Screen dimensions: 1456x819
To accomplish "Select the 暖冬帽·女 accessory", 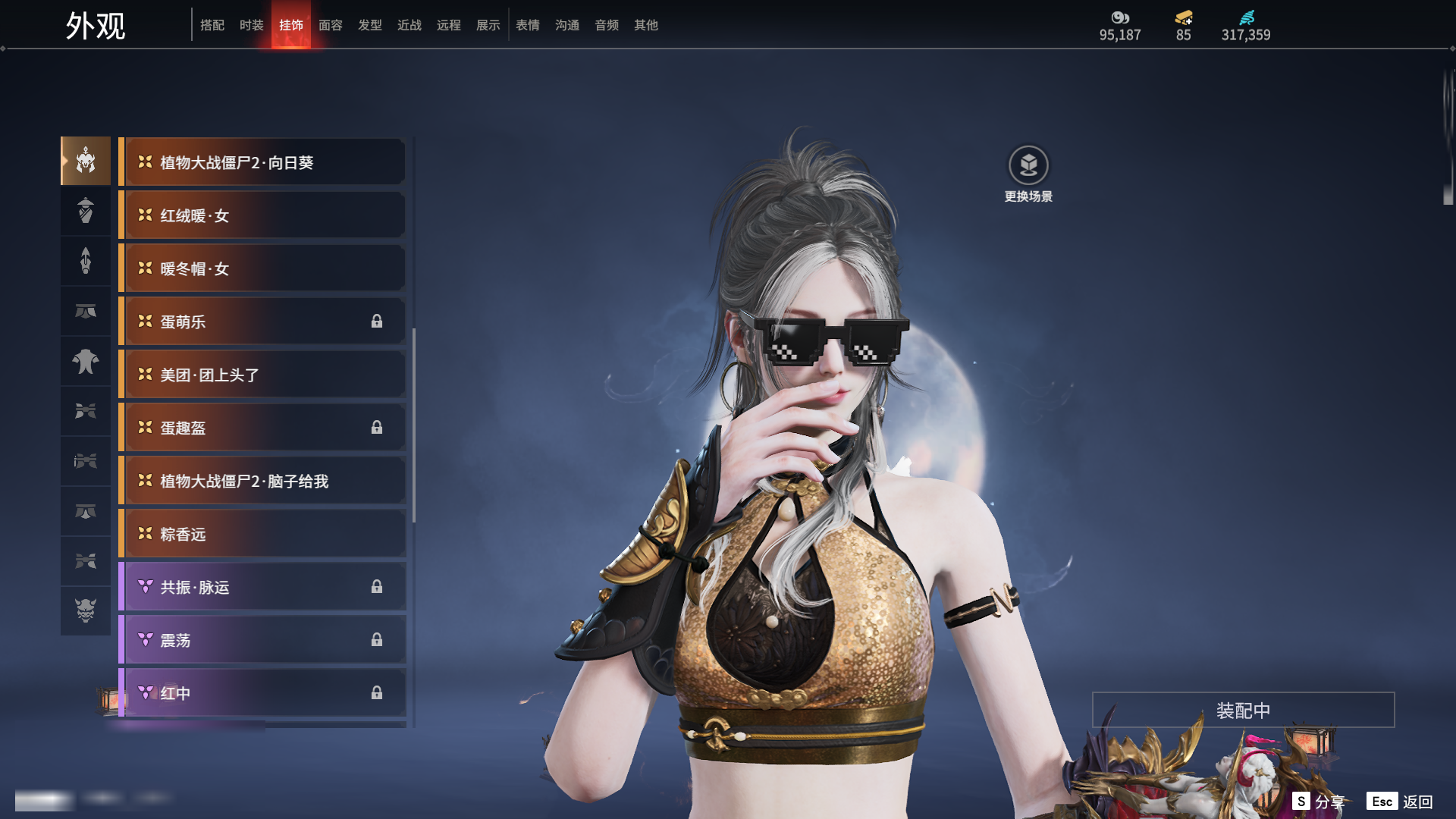I will (x=262, y=268).
